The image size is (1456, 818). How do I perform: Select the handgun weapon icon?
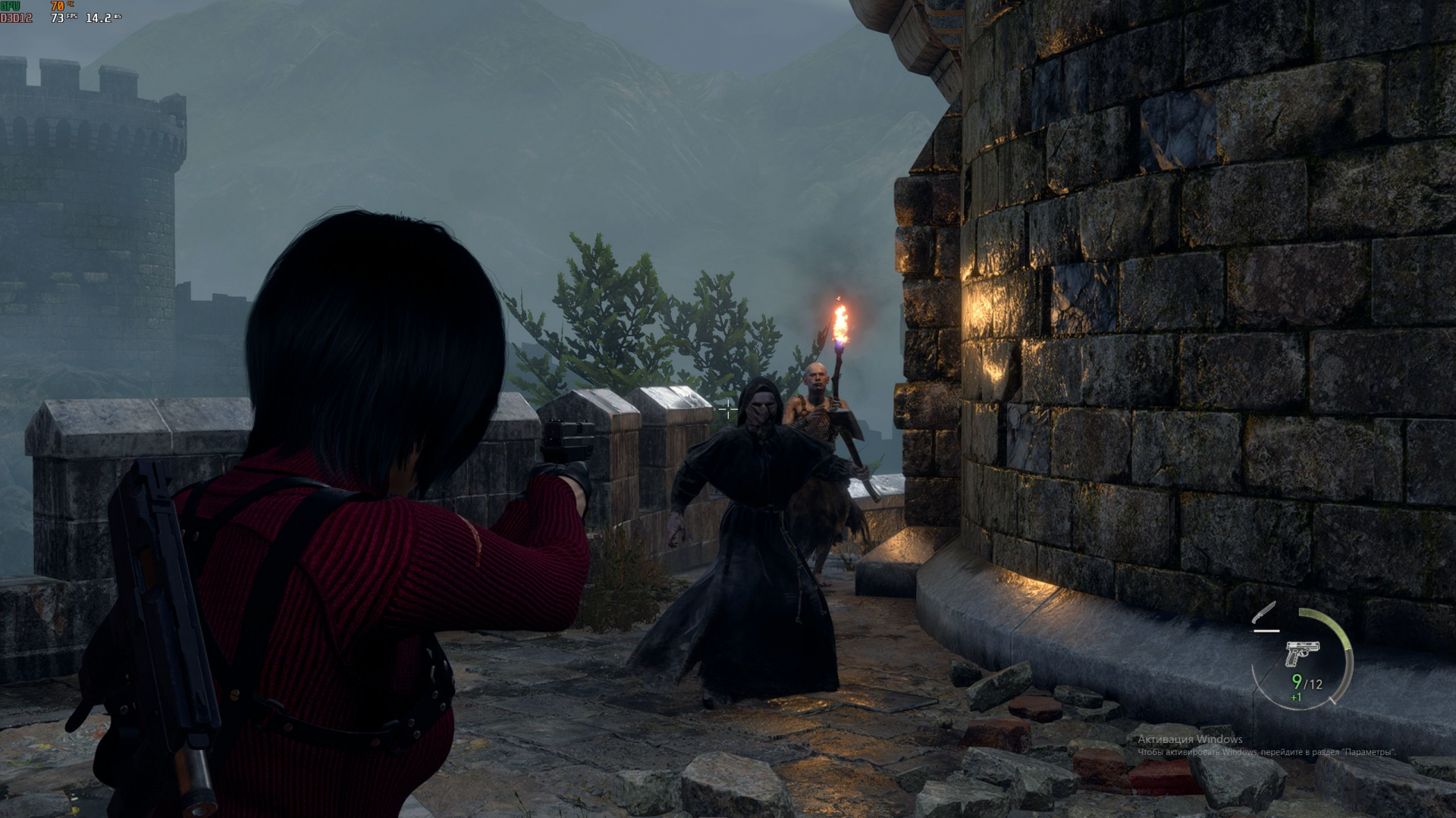click(x=1302, y=653)
